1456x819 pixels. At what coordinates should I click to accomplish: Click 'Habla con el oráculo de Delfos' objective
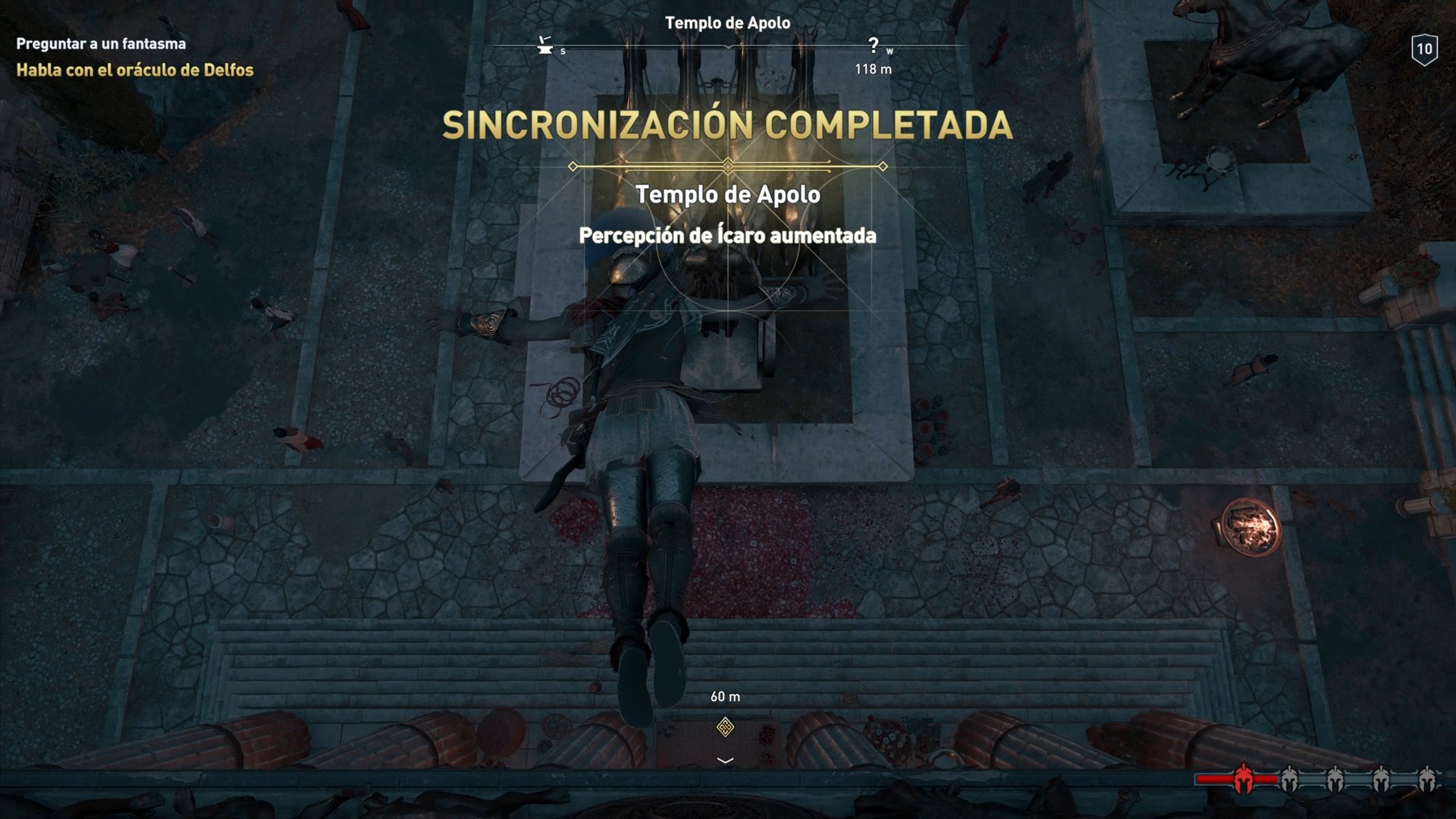point(133,71)
